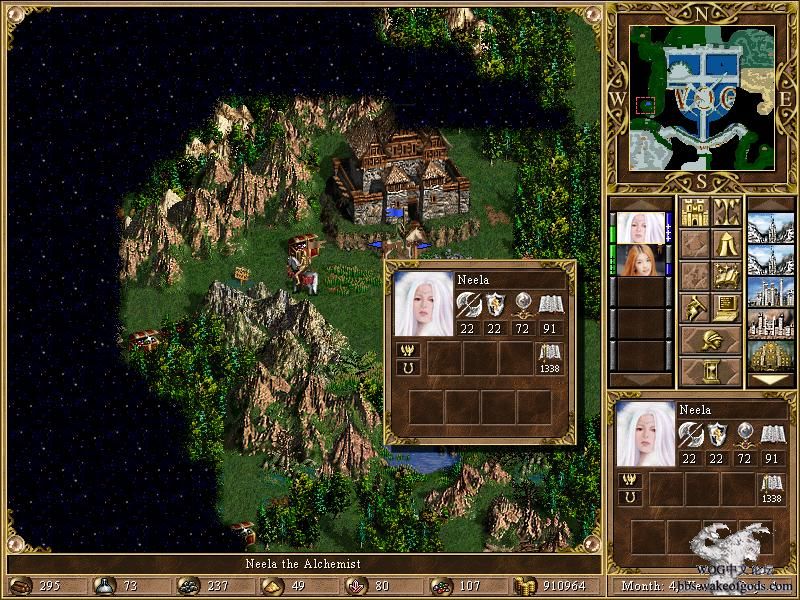The height and width of the screenshot is (600, 800).
Task: Click the tent sleep/wake hero button
Action: [x=726, y=243]
